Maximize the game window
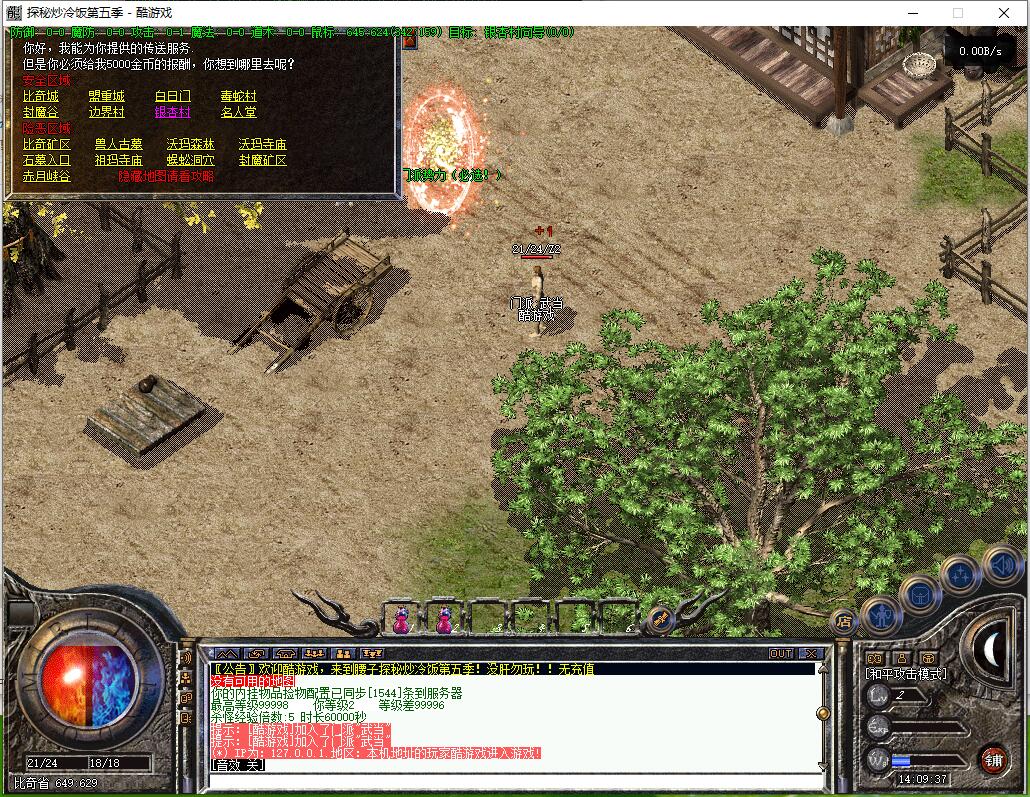The image size is (1030, 797). (957, 13)
